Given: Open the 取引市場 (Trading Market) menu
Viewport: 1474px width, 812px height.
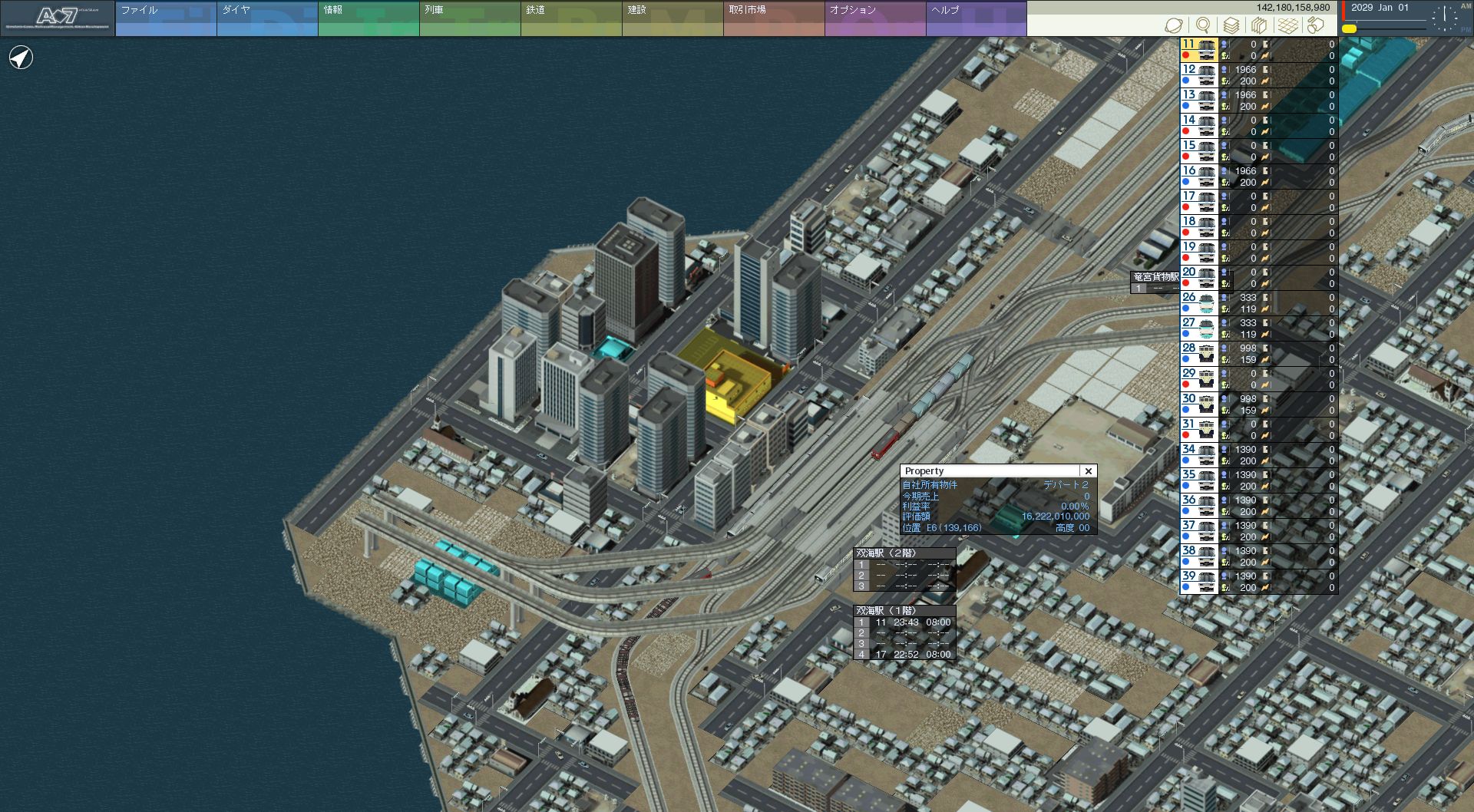Looking at the screenshot, I should [773, 18].
